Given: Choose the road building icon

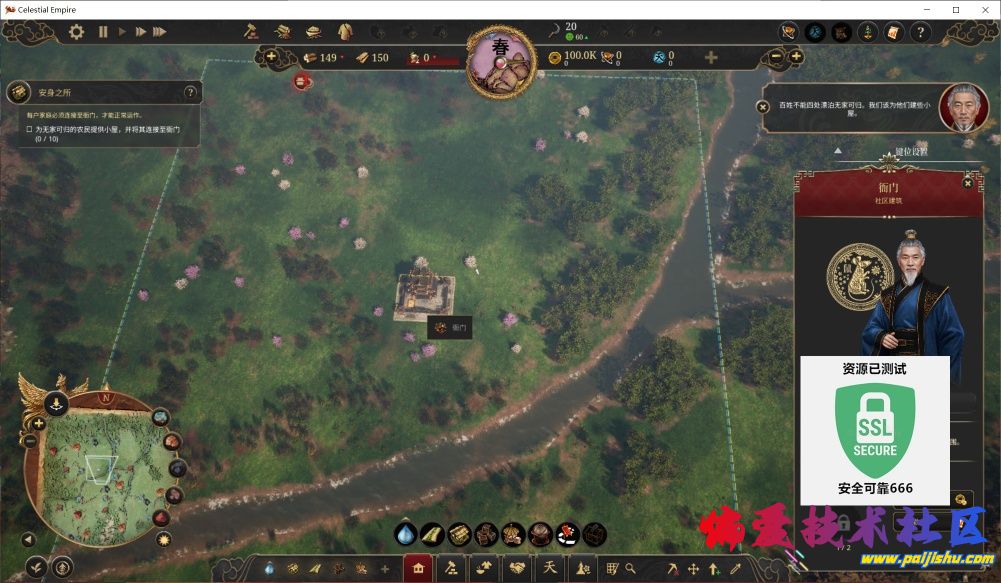Looking at the screenshot, I should click(432, 534).
